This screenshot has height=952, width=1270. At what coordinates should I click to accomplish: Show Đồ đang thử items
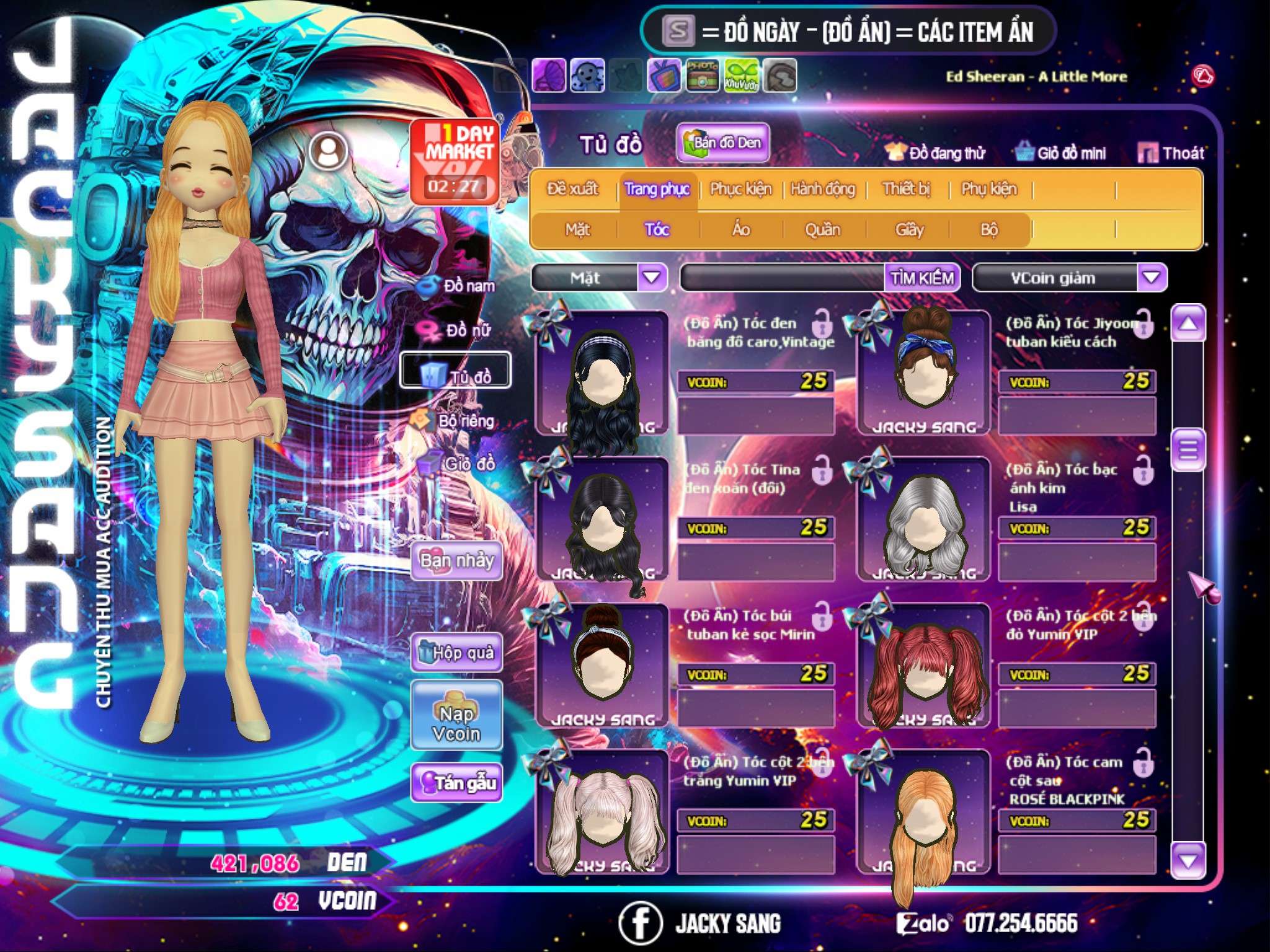pyautogui.click(x=935, y=153)
